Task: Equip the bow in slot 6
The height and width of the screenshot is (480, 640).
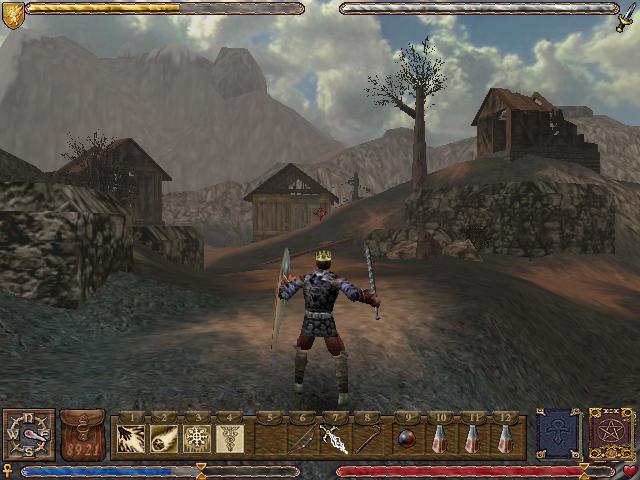Action: pyautogui.click(x=300, y=437)
